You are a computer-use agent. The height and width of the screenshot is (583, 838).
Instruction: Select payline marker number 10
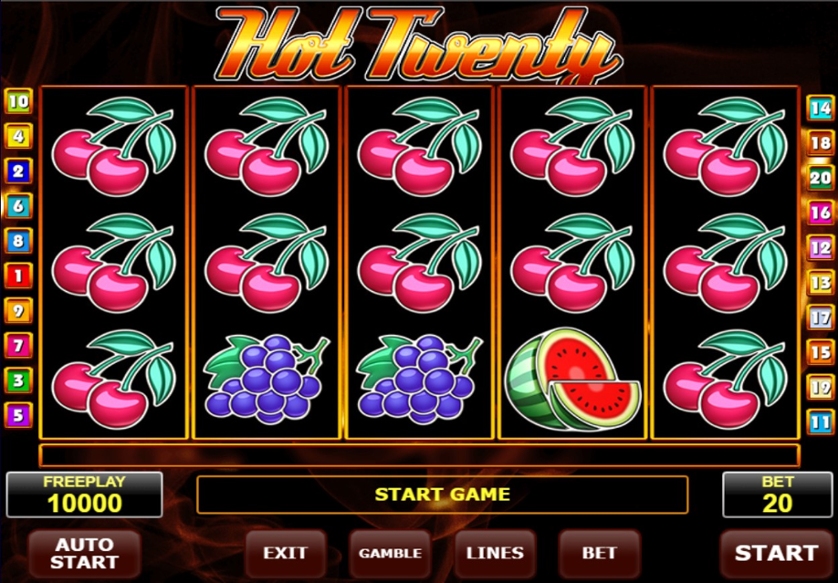coord(18,101)
